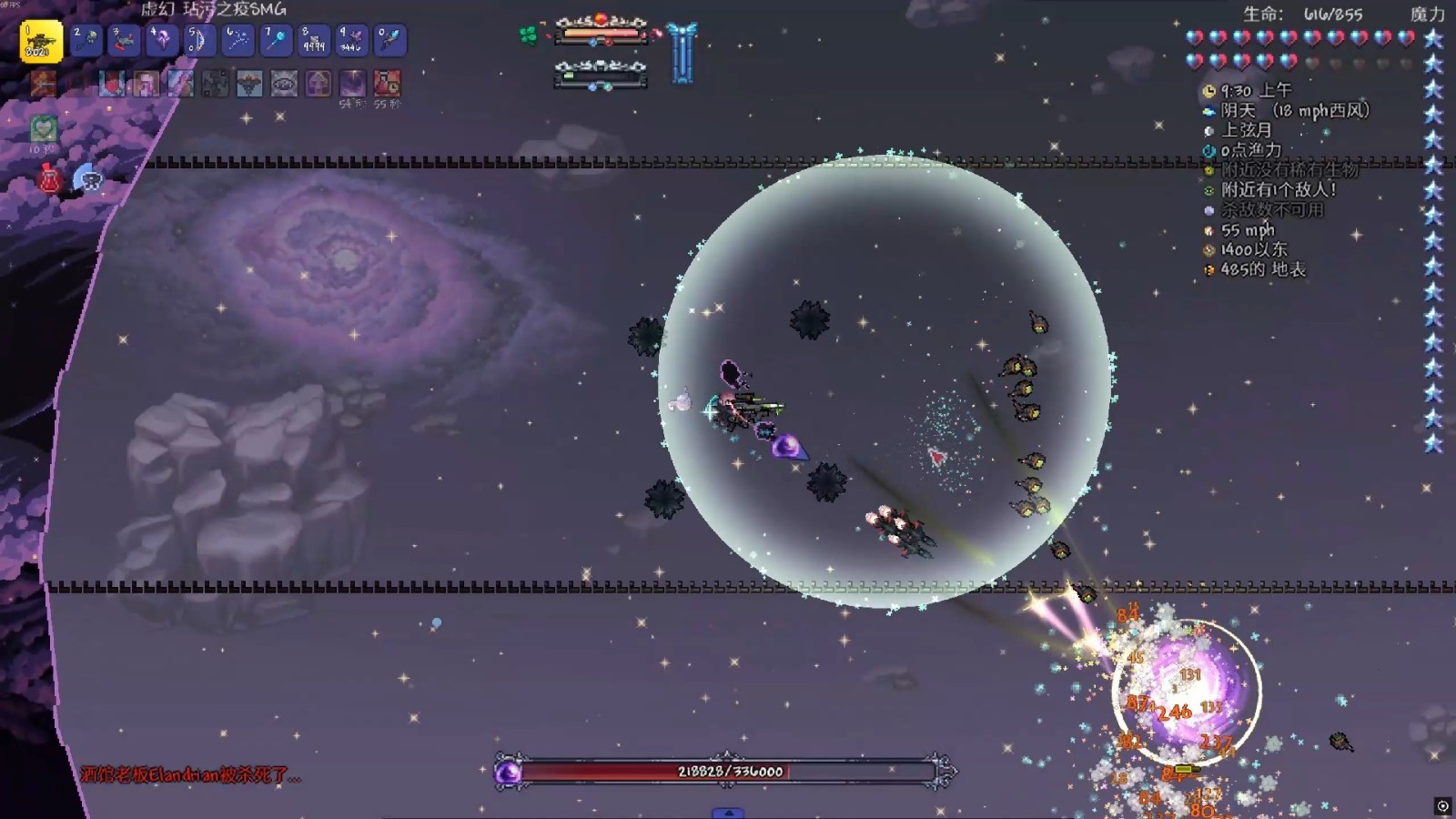The image size is (1456, 819).
Task: Click the blue skull helmet icon
Action: (x=88, y=178)
